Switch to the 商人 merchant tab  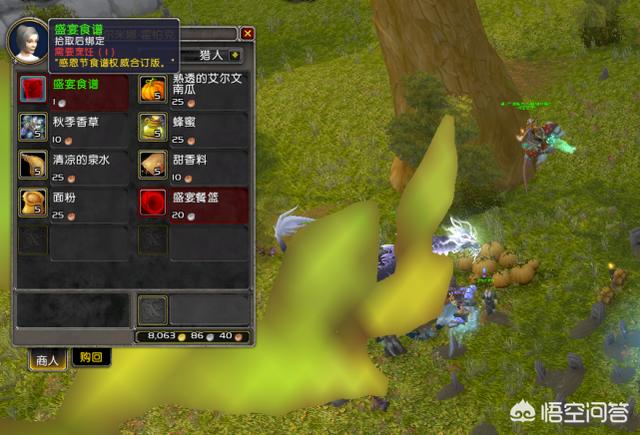point(46,358)
